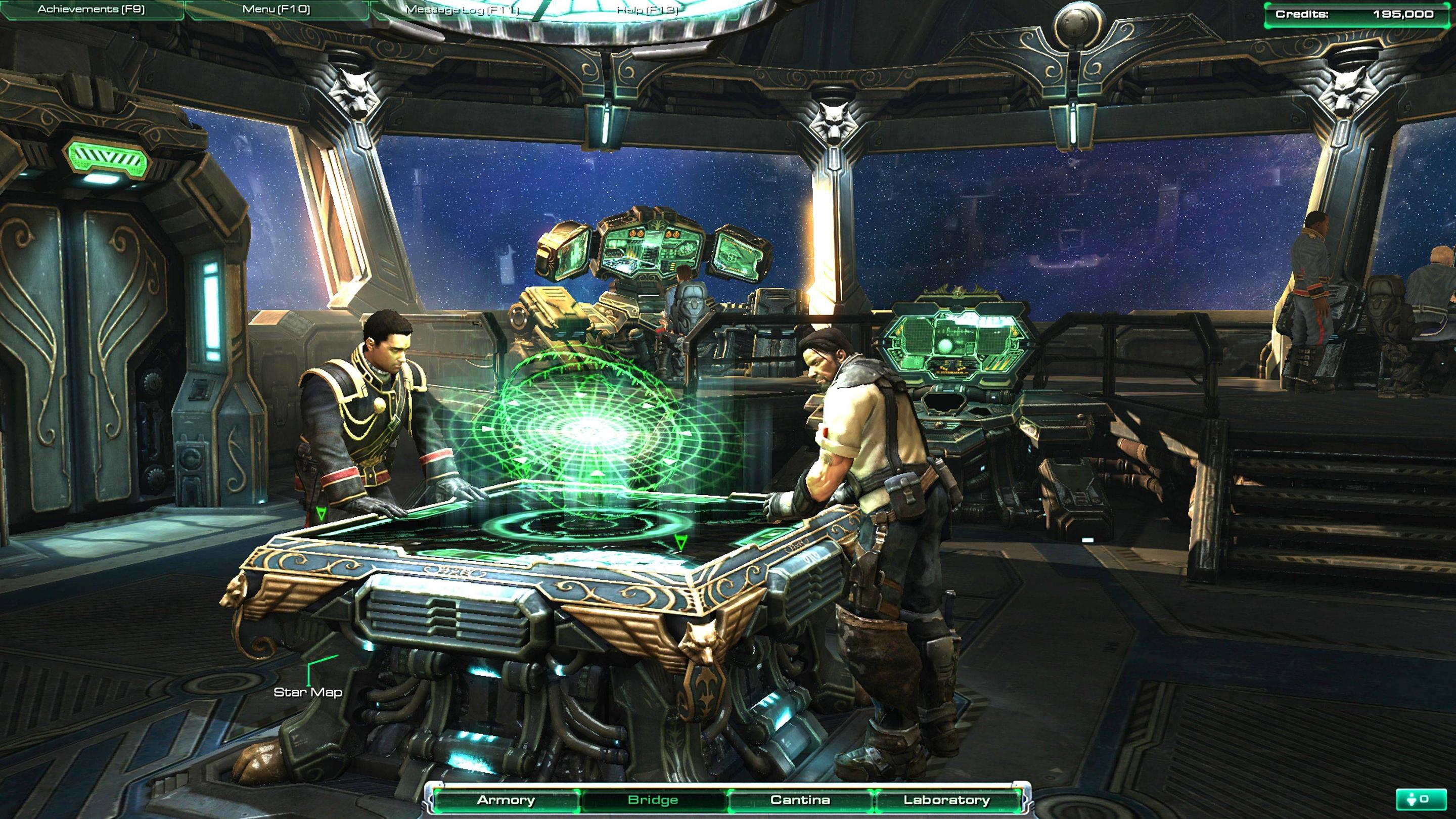Select the Bridge location tab

[653, 800]
